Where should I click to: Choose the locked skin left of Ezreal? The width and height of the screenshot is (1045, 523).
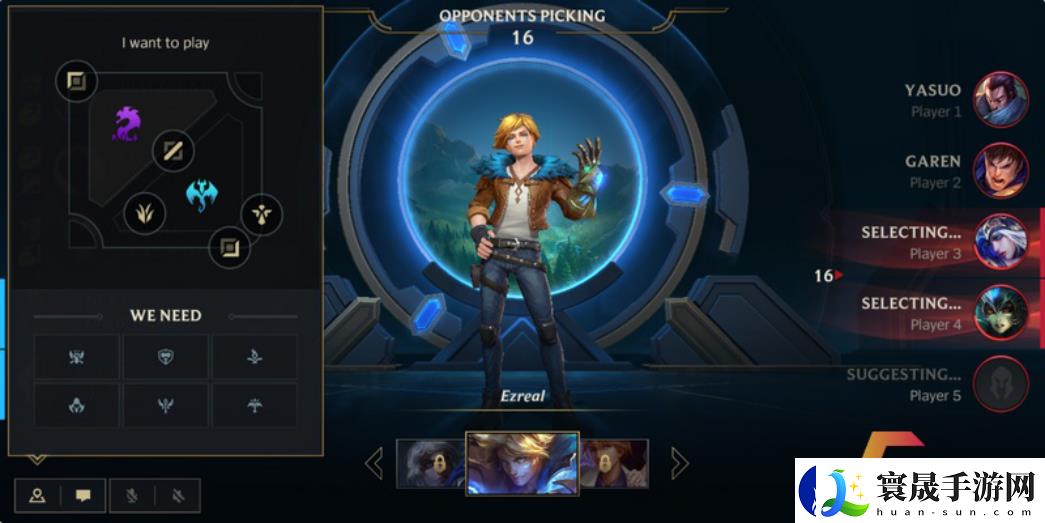[x=430, y=463]
